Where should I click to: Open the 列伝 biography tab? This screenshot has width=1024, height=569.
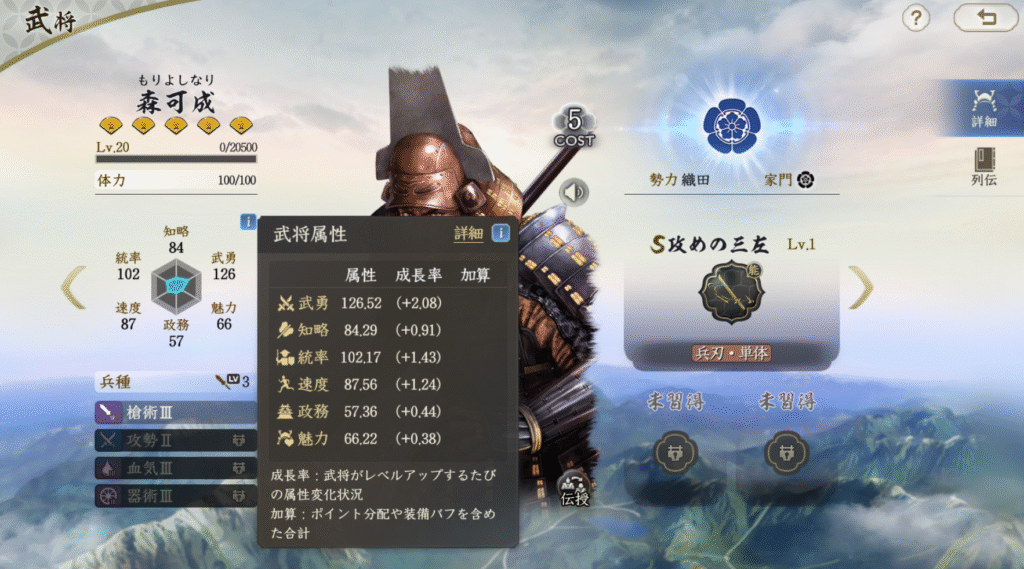pyautogui.click(x=984, y=166)
